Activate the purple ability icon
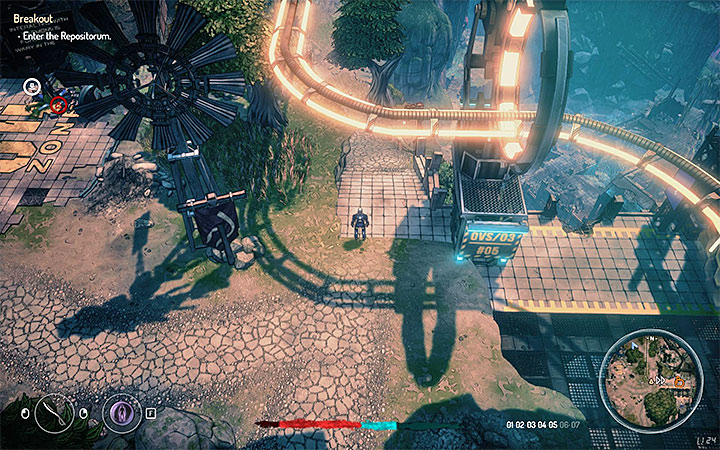 point(122,410)
